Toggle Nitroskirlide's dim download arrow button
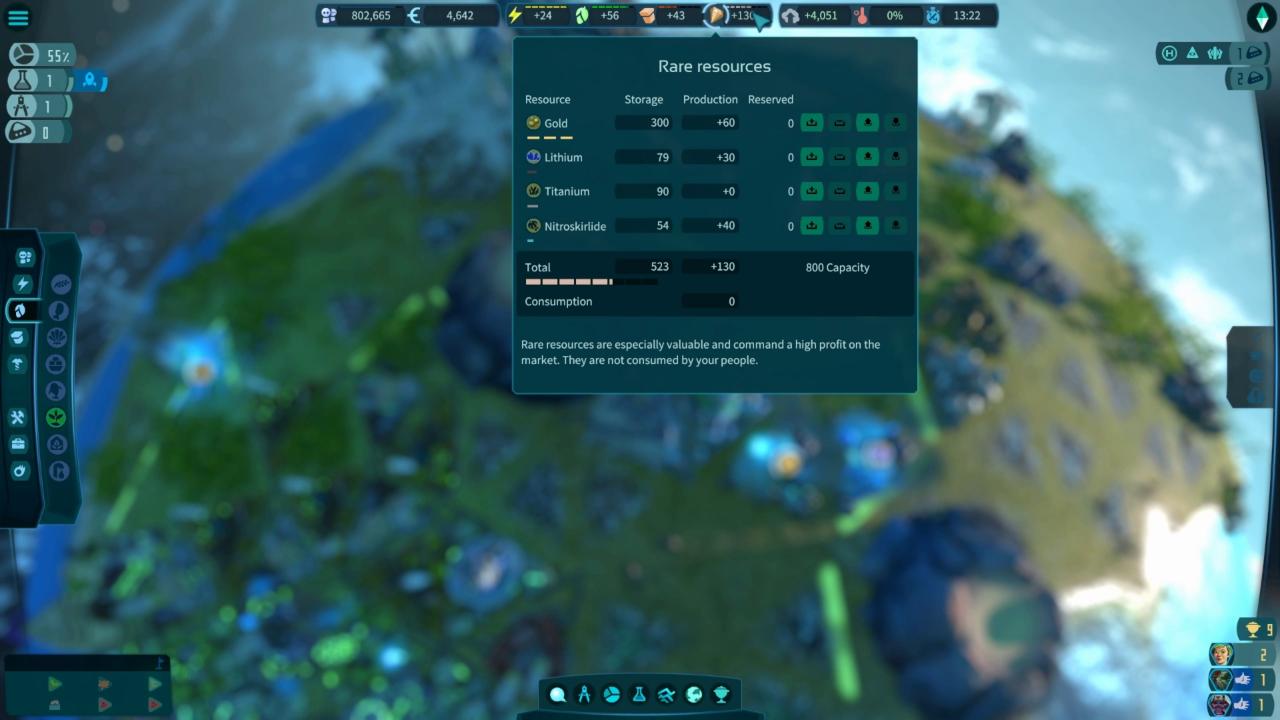 (x=895, y=225)
